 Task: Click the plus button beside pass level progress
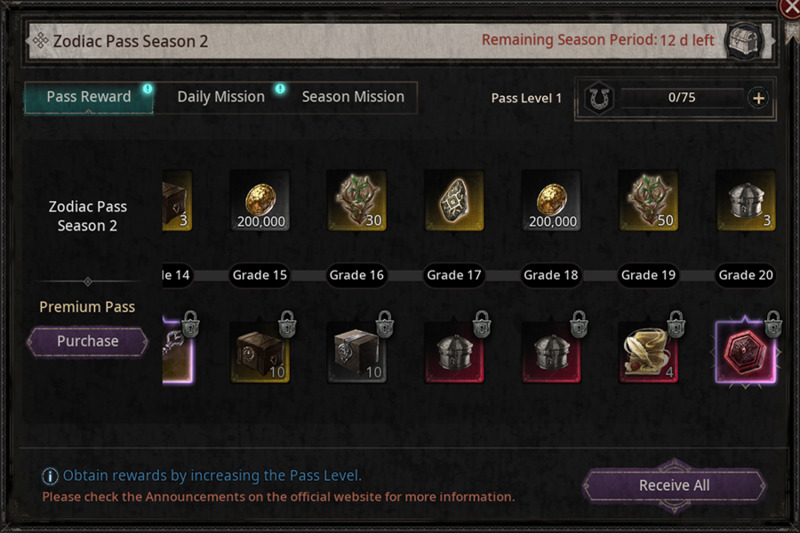click(758, 98)
